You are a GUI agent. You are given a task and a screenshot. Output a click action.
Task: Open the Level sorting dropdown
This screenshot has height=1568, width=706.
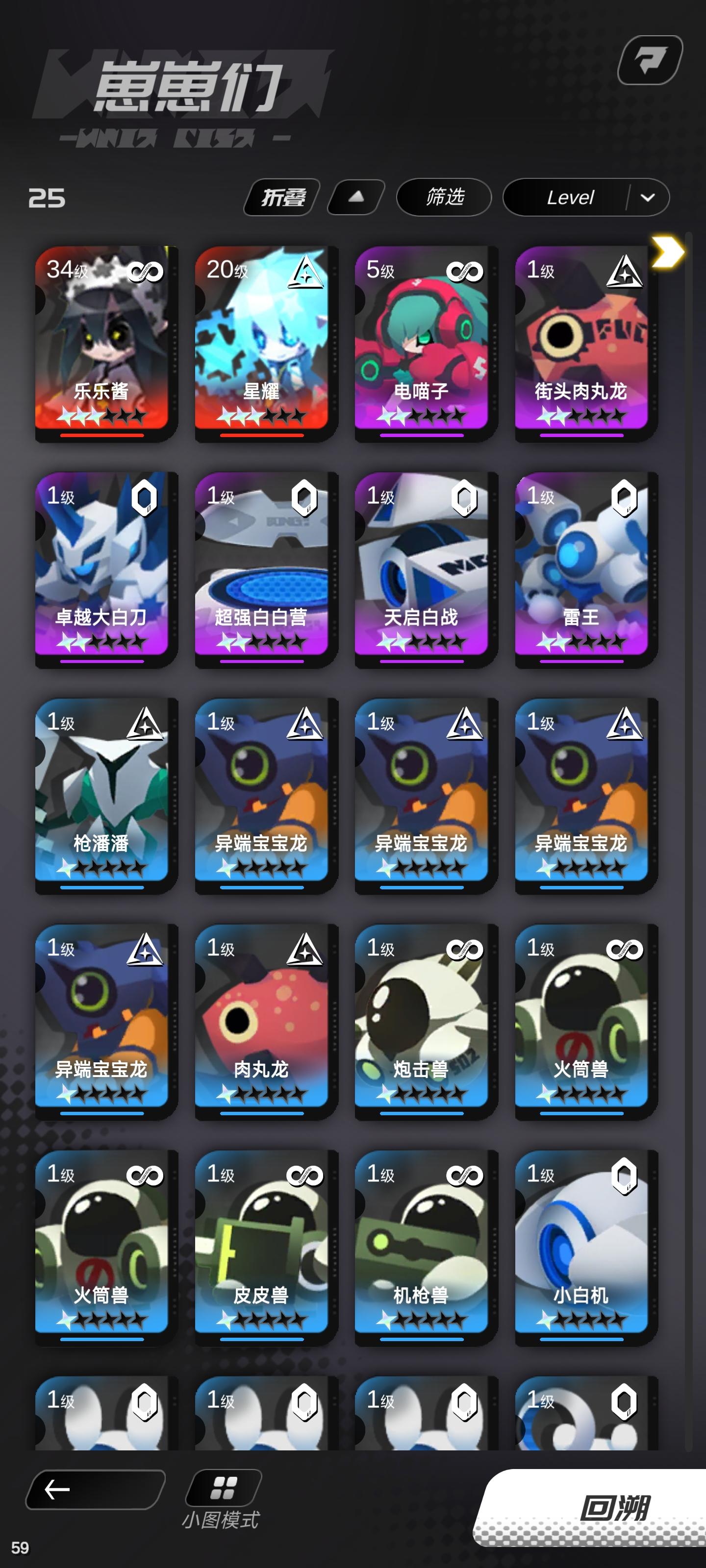(571, 198)
